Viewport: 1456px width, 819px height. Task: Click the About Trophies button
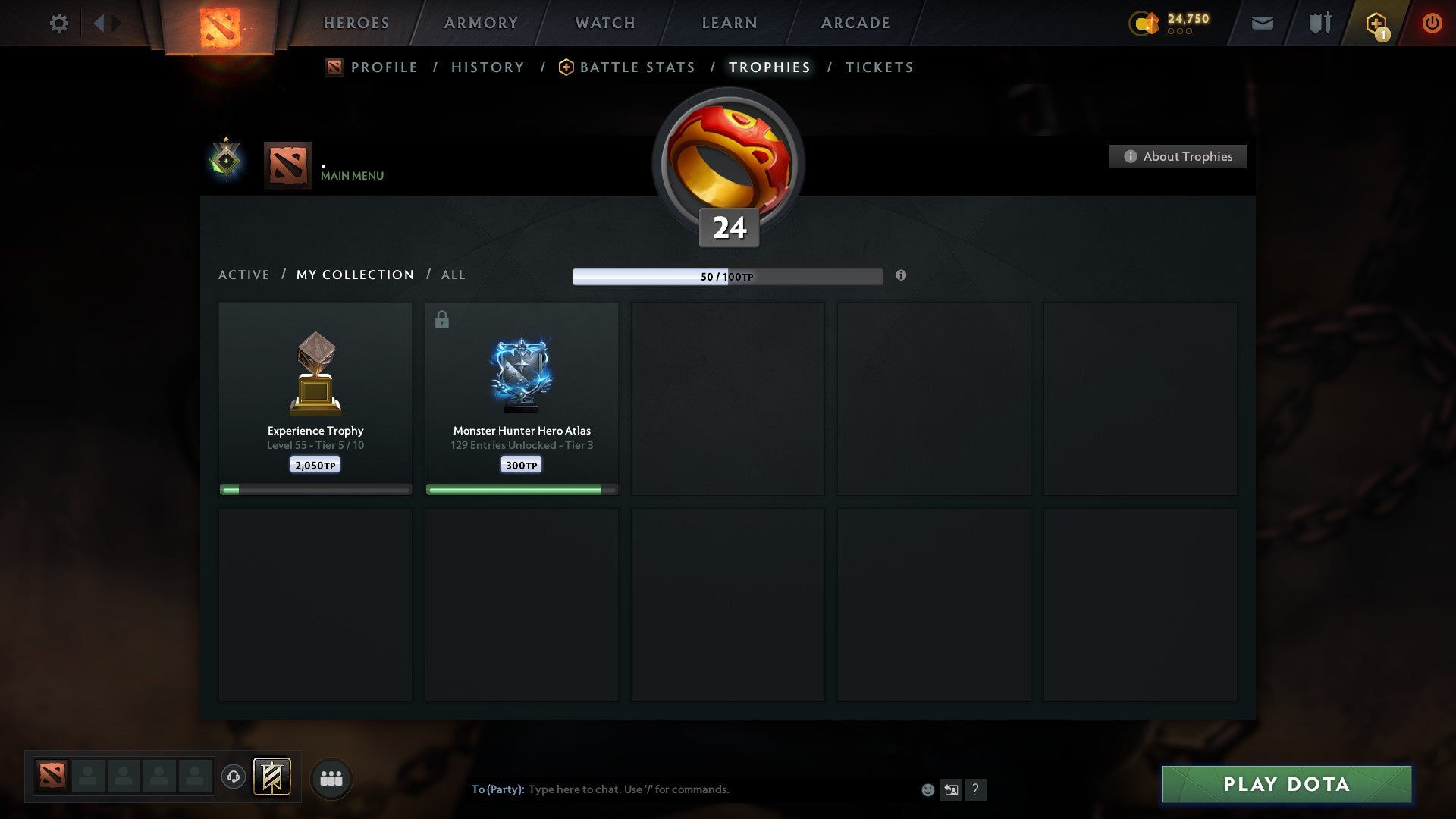pos(1178,156)
